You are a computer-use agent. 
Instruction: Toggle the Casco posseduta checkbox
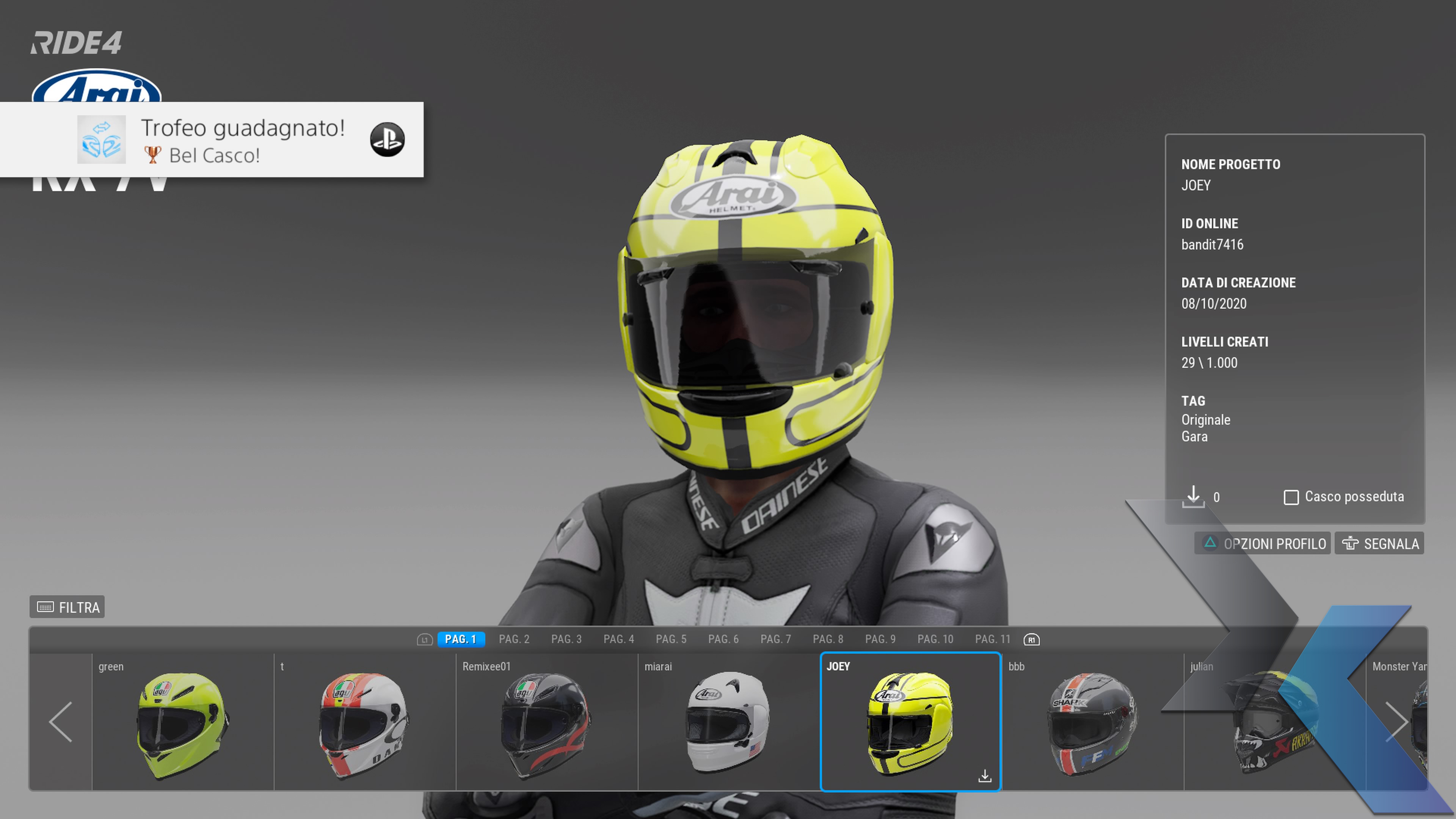pyautogui.click(x=1291, y=497)
